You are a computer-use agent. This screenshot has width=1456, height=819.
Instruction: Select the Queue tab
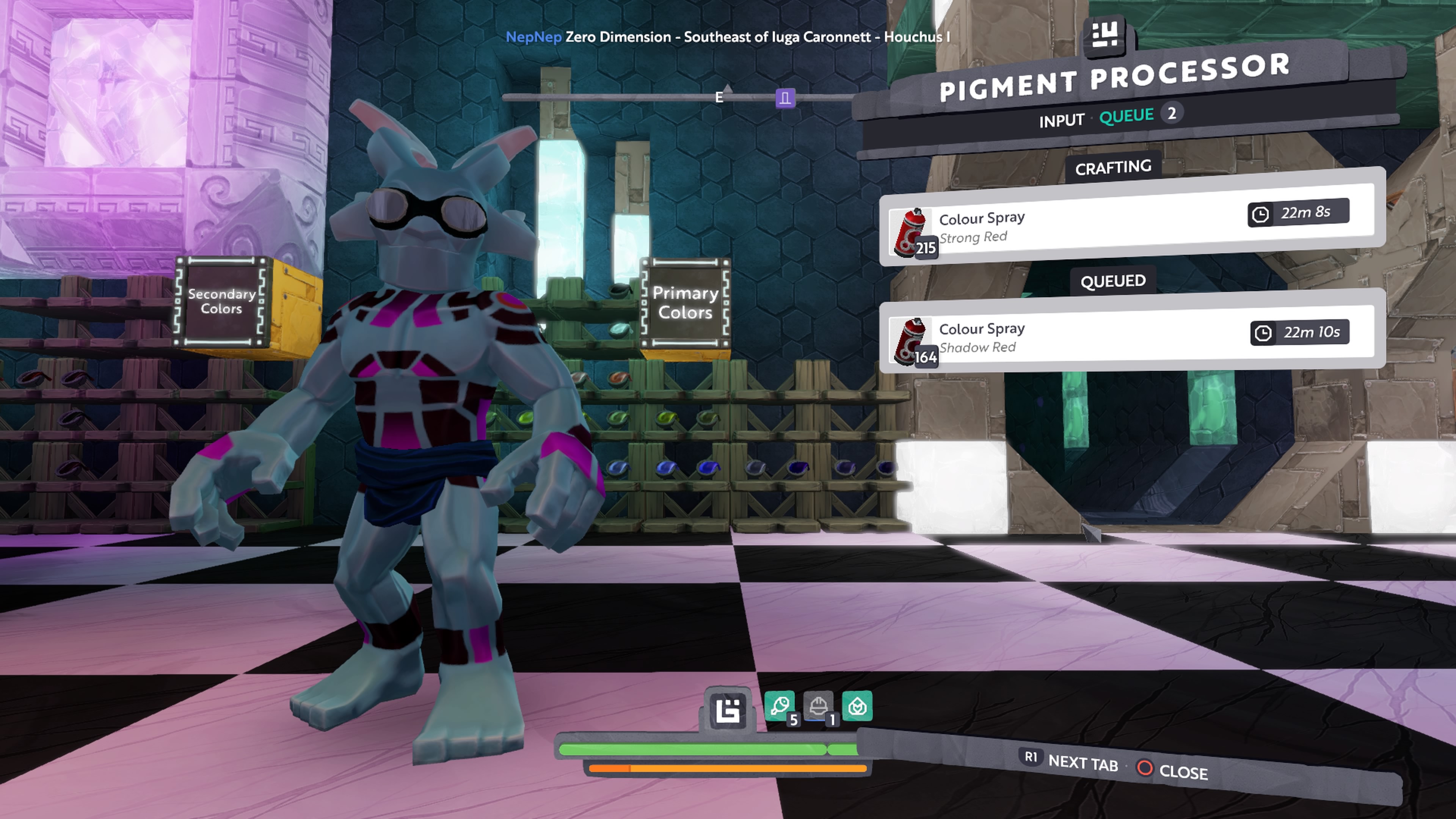1126,116
